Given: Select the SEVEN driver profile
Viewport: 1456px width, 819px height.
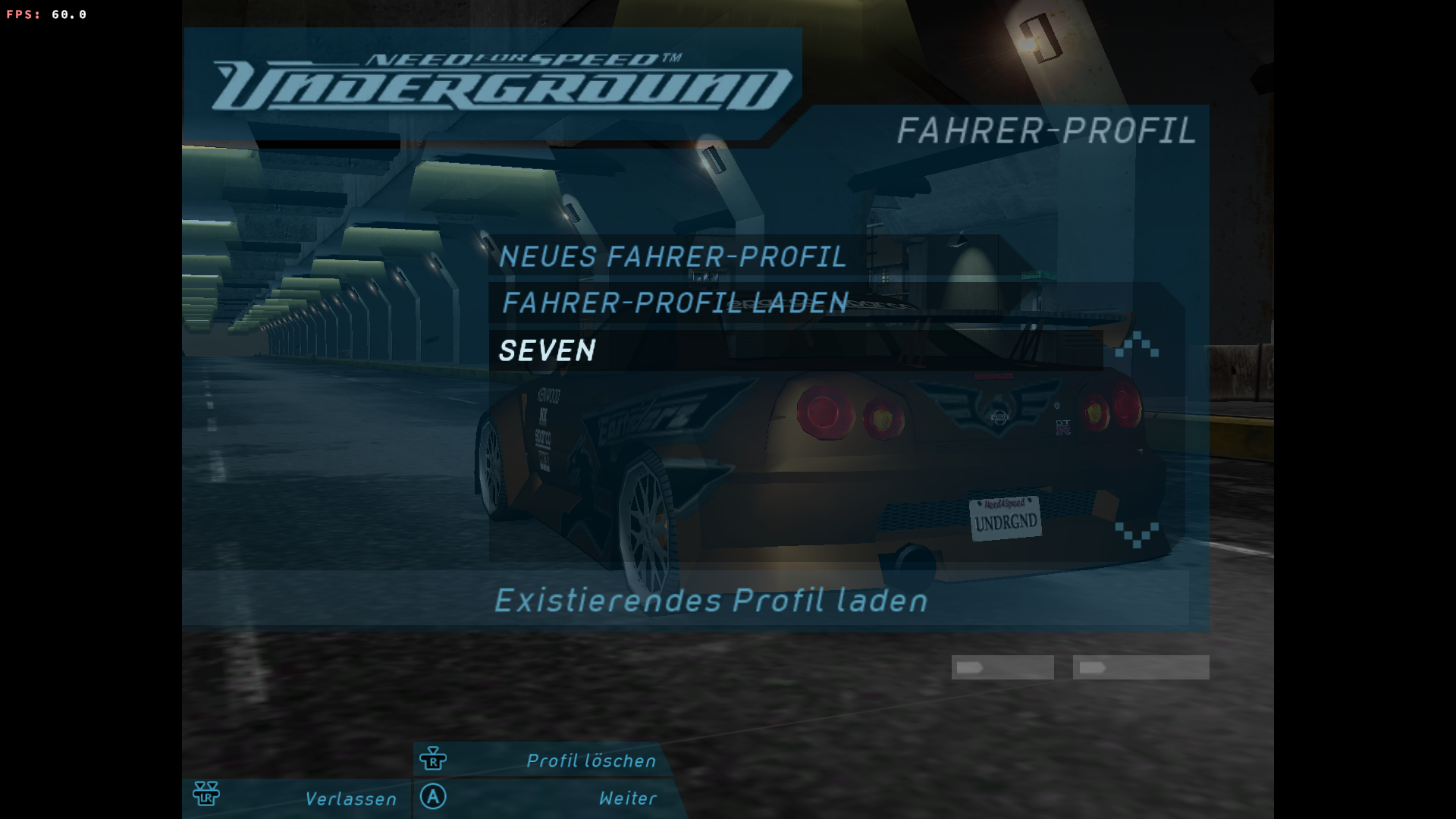Looking at the screenshot, I should tap(548, 351).
